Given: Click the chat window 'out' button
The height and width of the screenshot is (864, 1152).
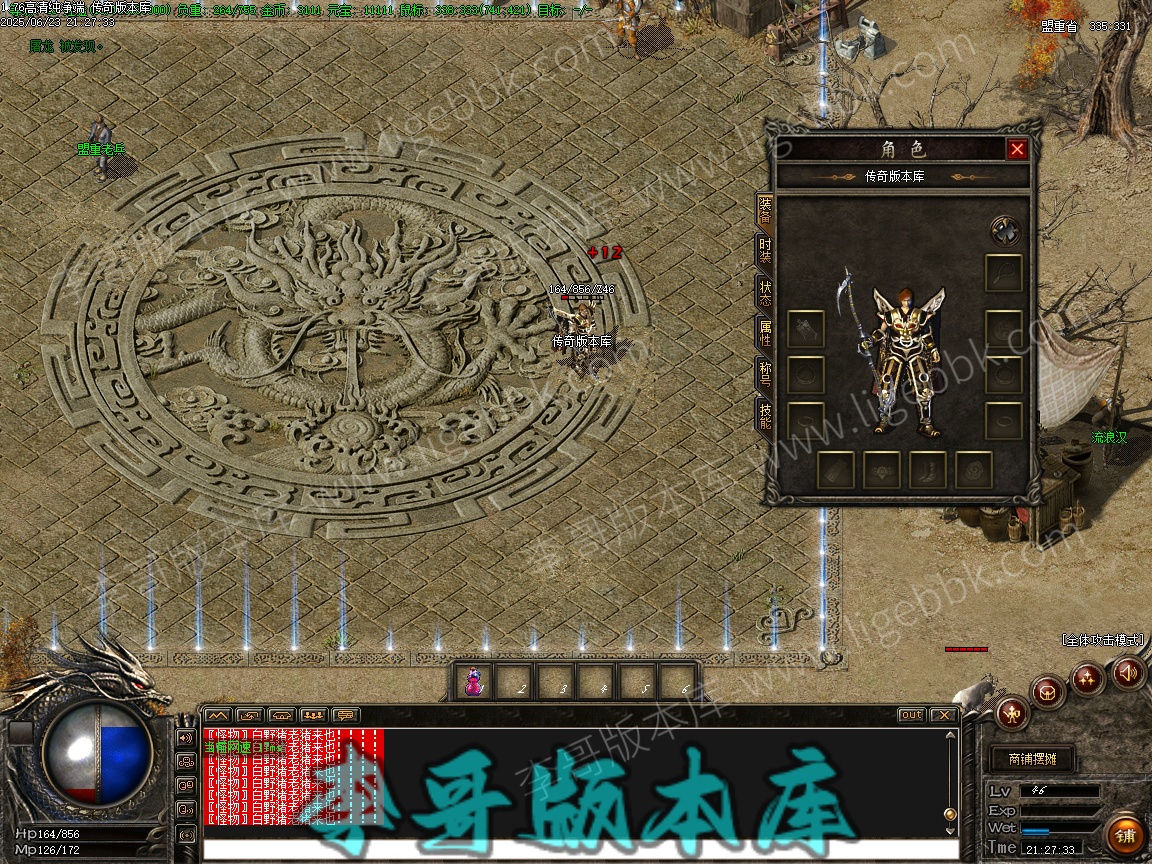Looking at the screenshot, I should tap(911, 715).
